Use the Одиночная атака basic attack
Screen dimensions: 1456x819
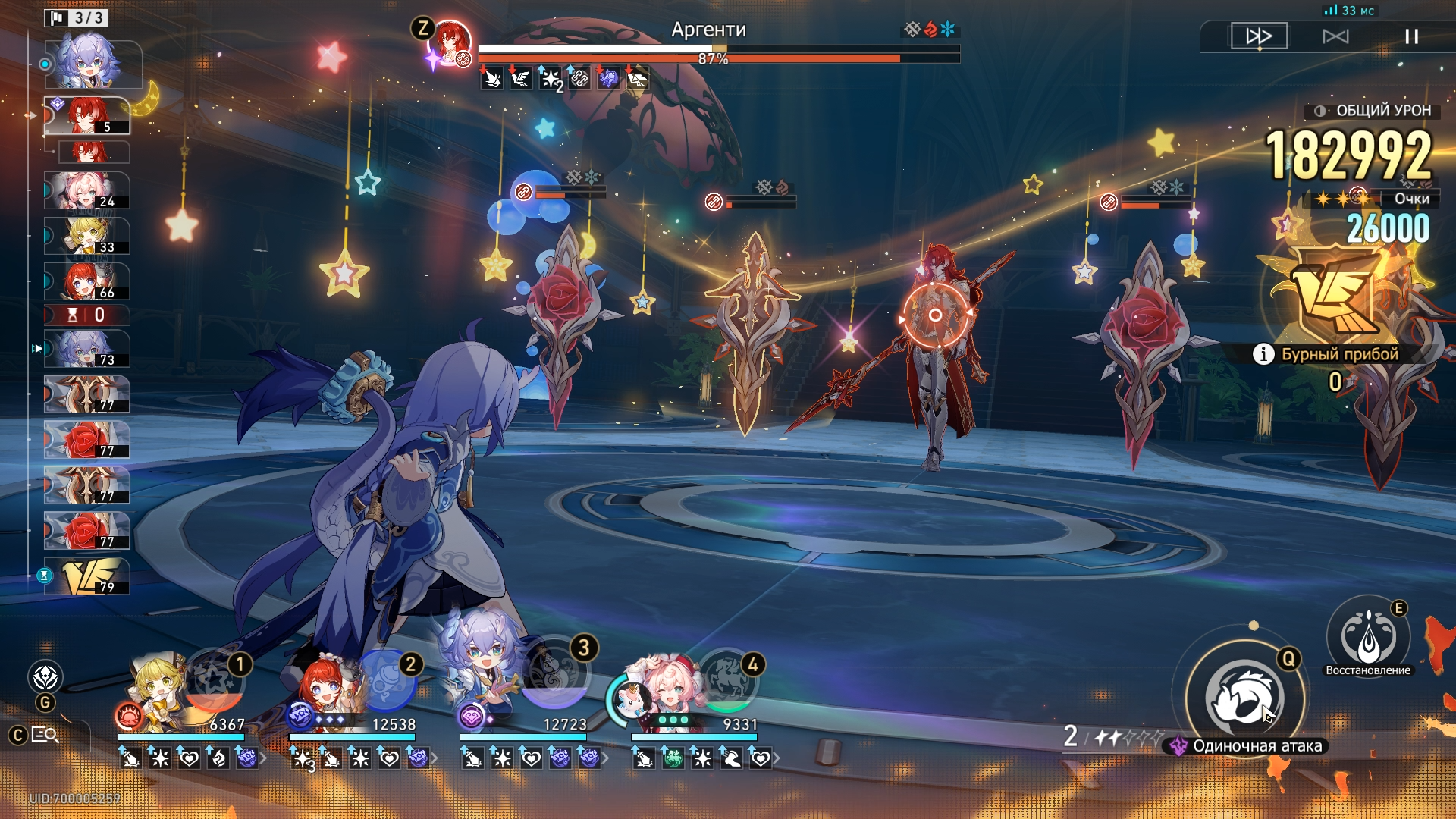point(1244,698)
